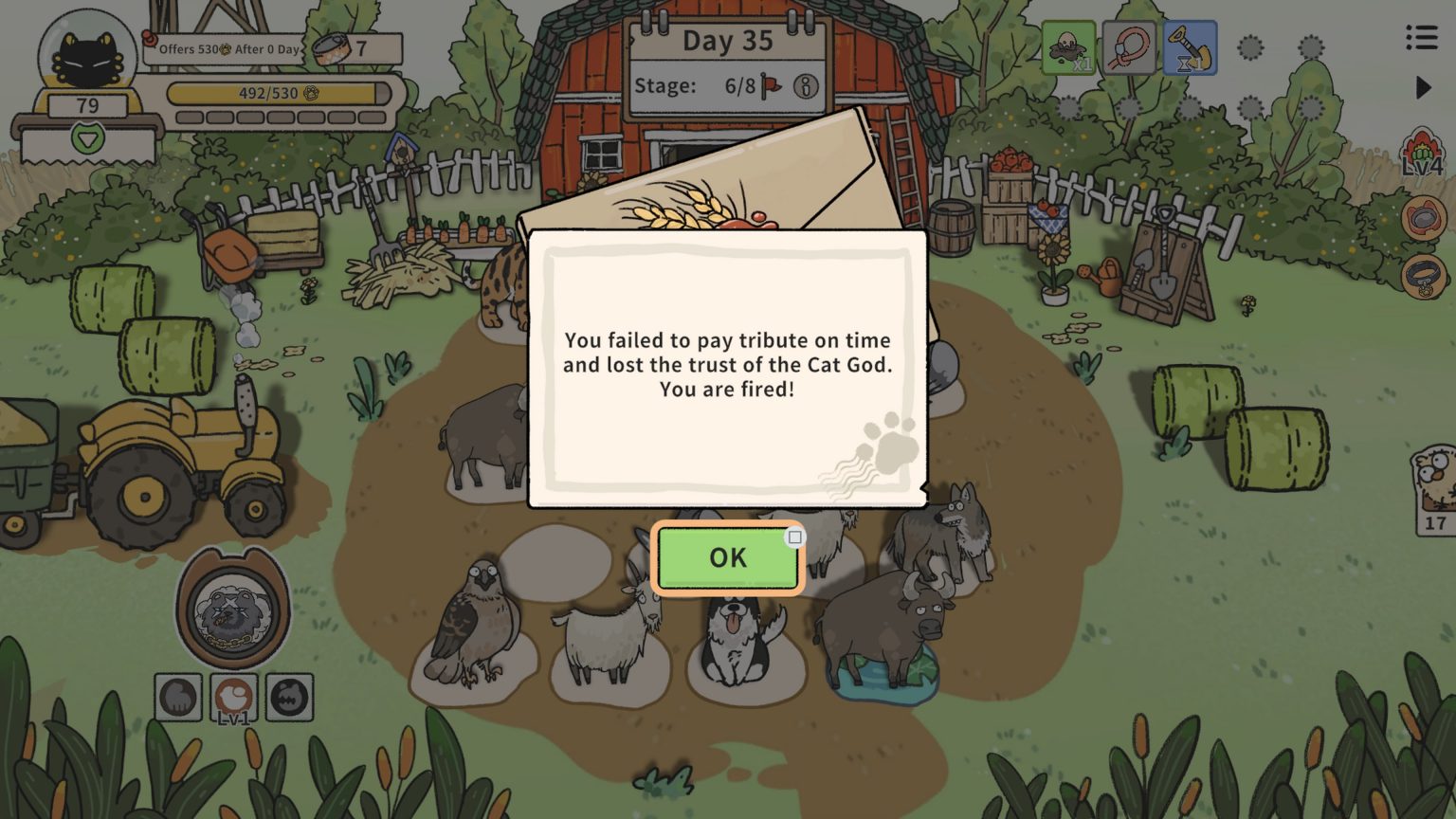Viewport: 1456px width, 819px height.
Task: Use the green egg nest item
Action: coord(1070,48)
